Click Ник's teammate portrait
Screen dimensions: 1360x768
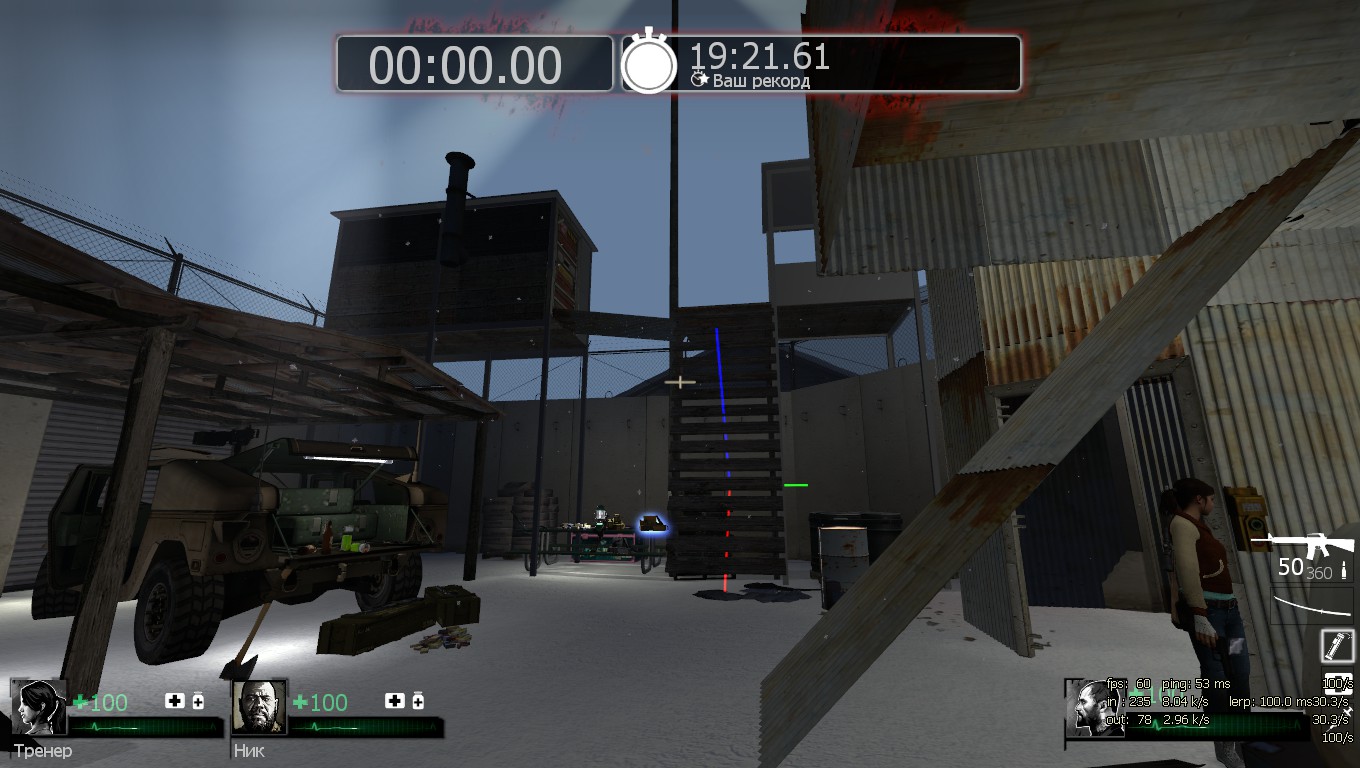(x=260, y=707)
